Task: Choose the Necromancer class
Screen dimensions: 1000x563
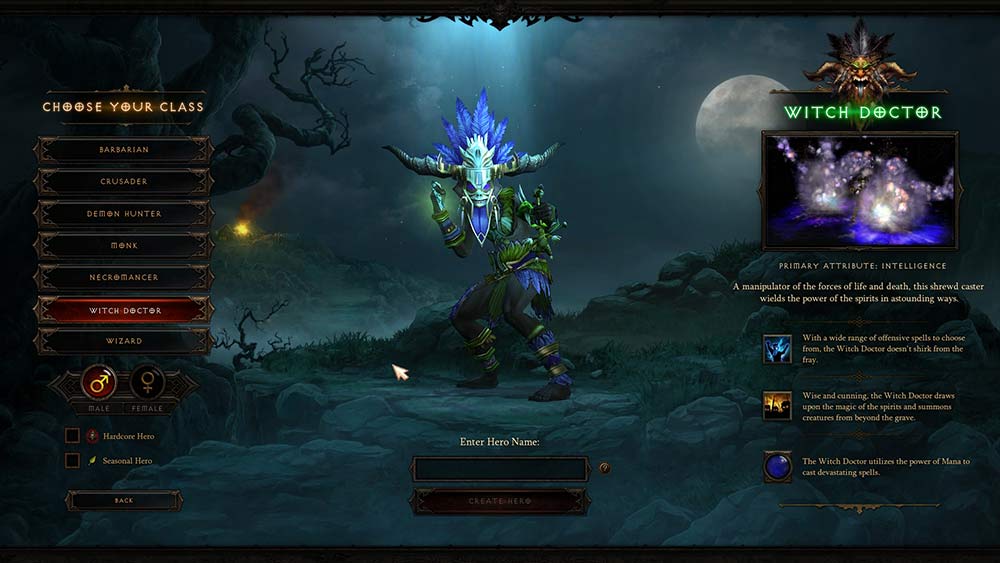Action: (124, 278)
